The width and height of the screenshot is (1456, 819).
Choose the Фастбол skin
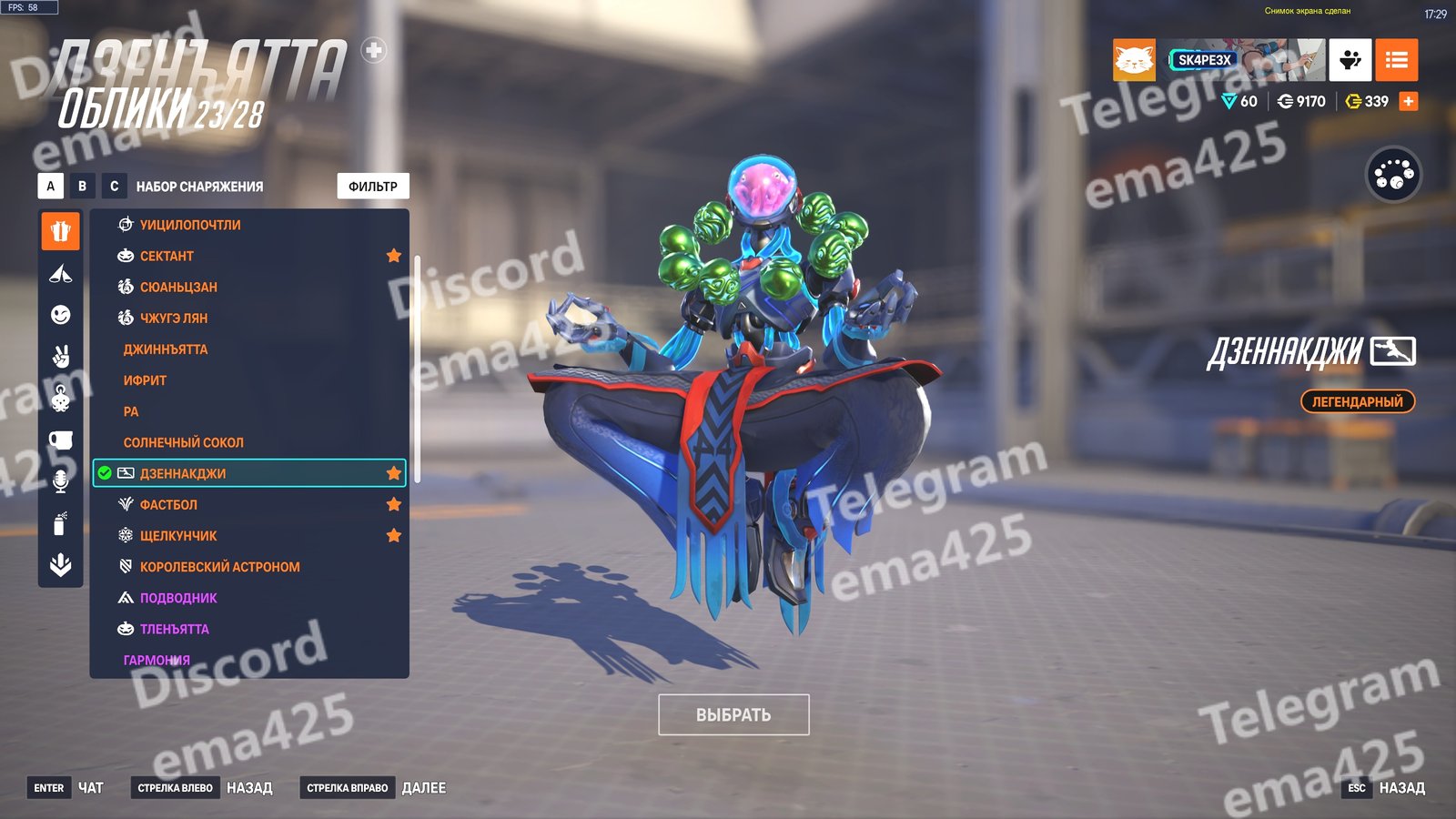[x=168, y=504]
